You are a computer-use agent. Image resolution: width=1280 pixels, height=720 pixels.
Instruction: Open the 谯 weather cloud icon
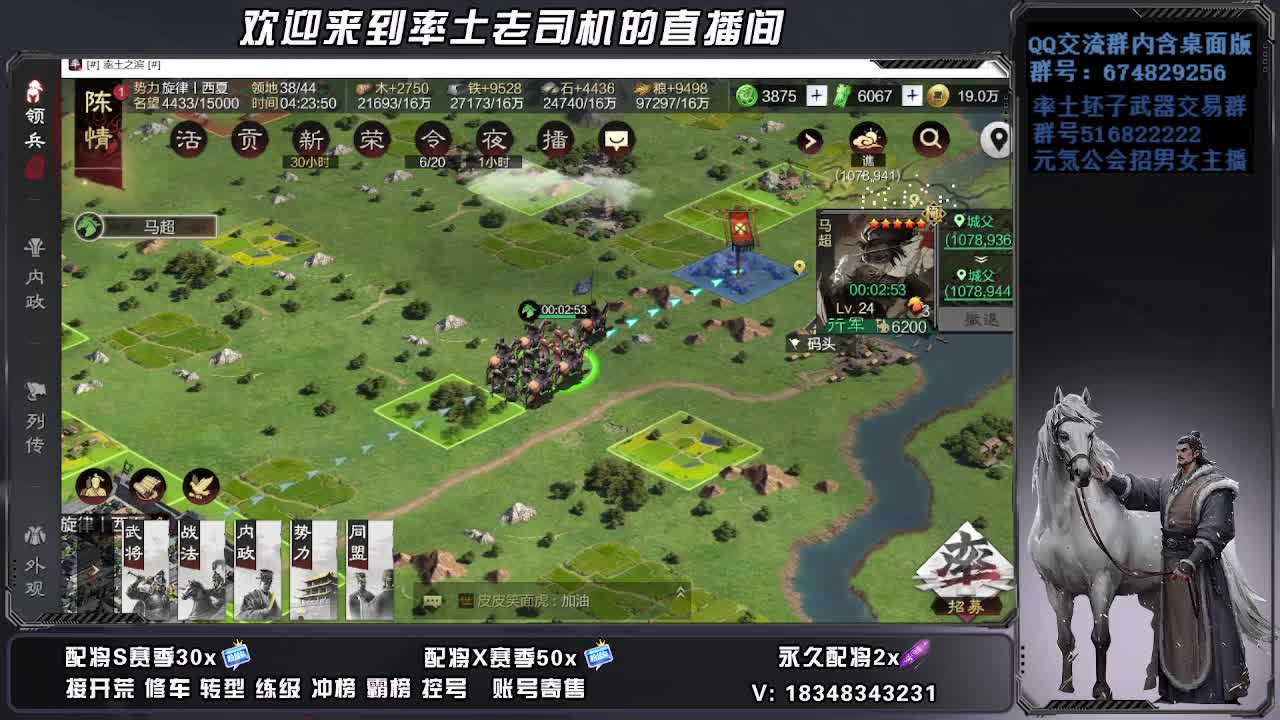(x=868, y=140)
